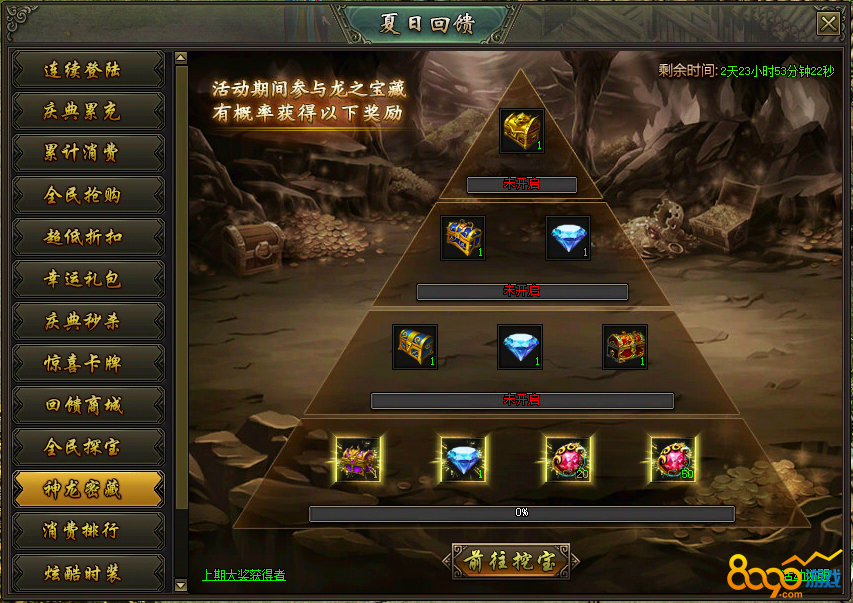Open the 惊喜卡牌 tab

87,364
